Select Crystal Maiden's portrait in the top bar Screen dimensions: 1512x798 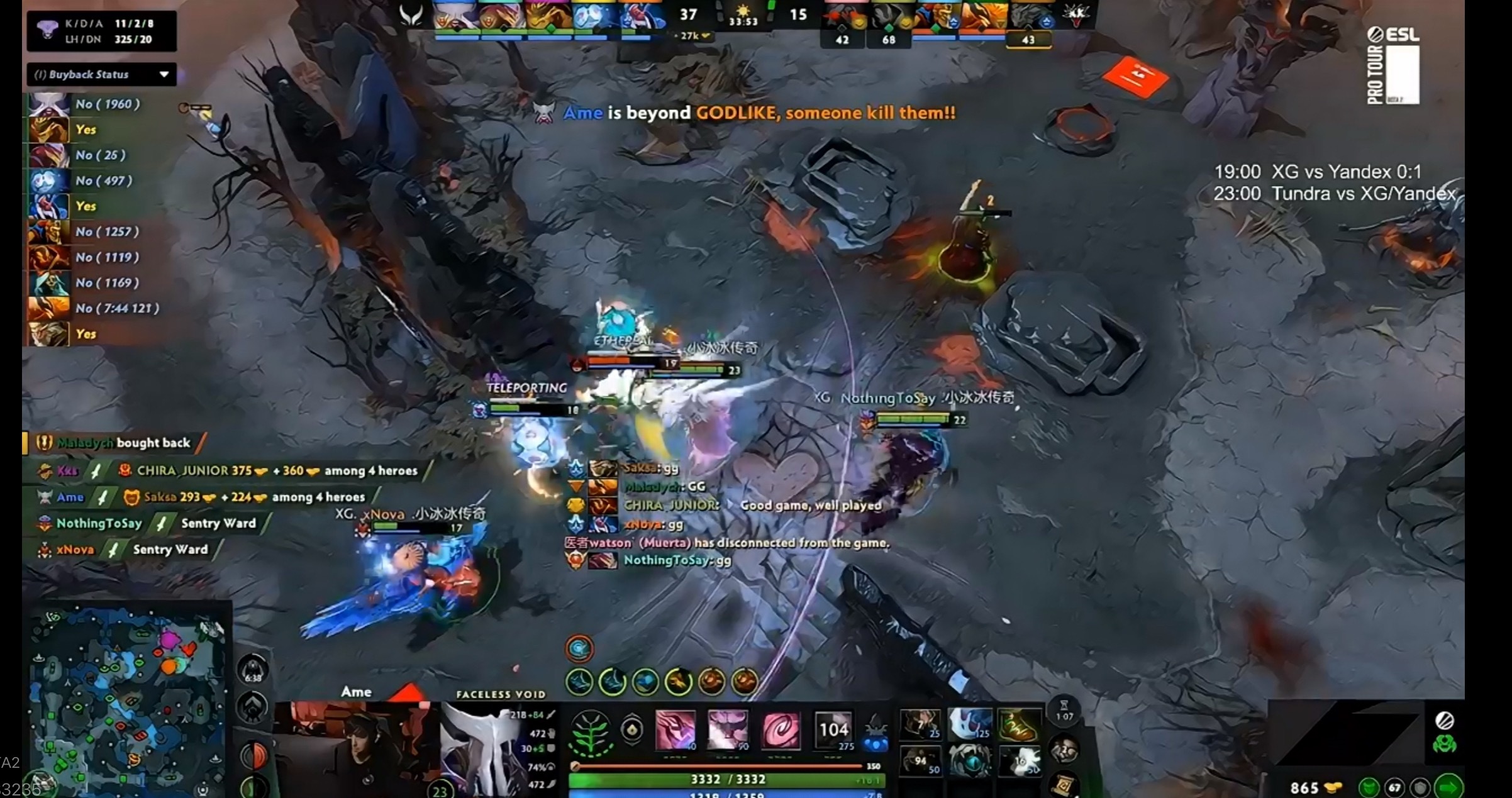[x=595, y=16]
